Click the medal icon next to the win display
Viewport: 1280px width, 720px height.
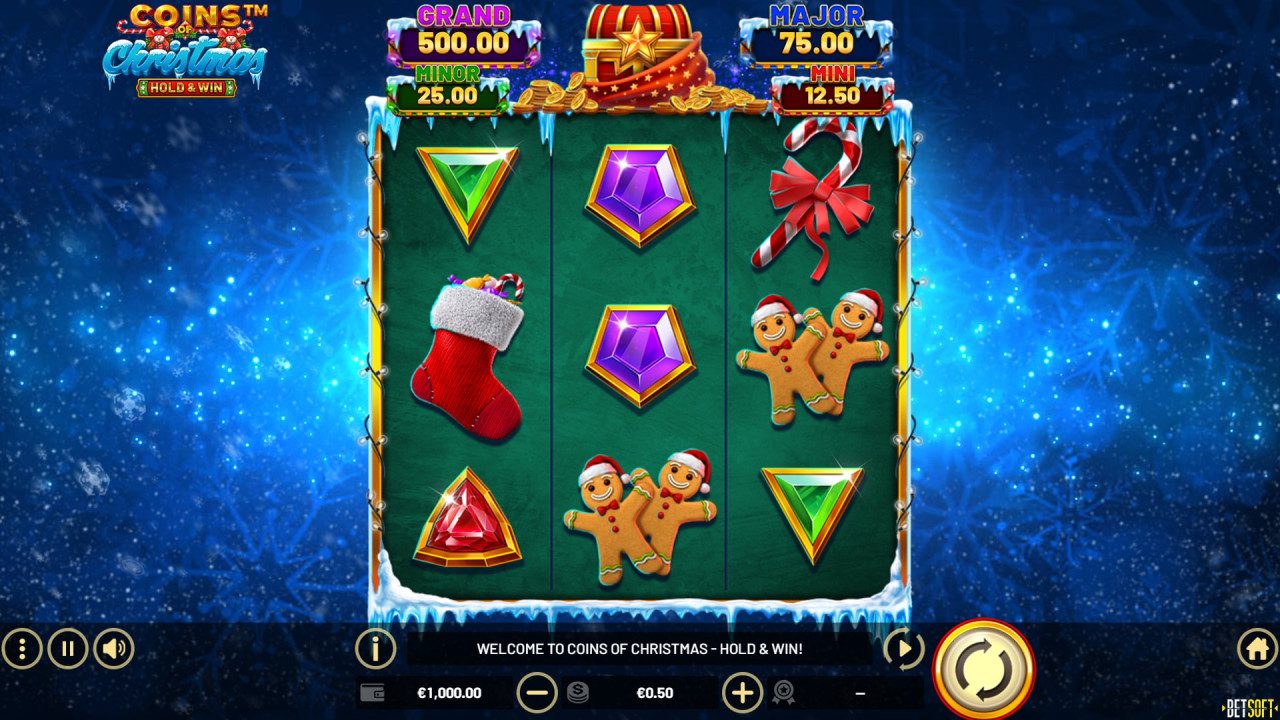click(x=785, y=692)
